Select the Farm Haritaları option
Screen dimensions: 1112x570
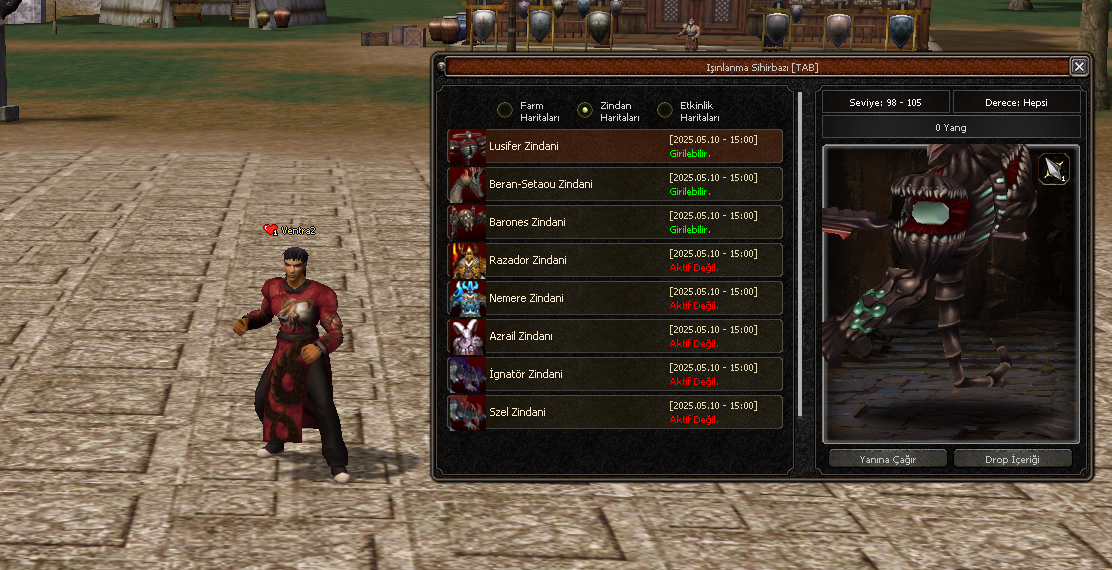(x=505, y=110)
